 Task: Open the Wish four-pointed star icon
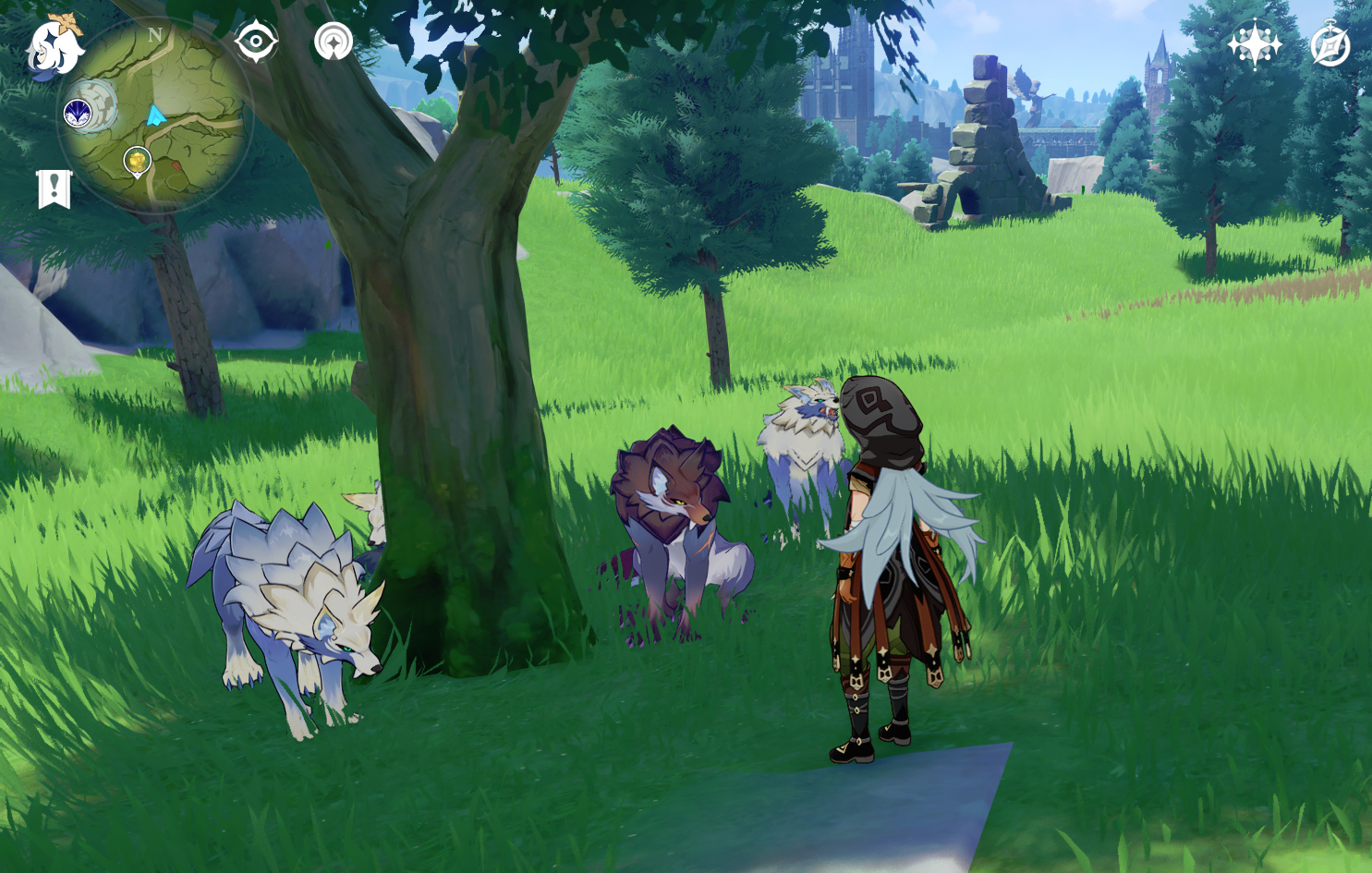point(1255,44)
